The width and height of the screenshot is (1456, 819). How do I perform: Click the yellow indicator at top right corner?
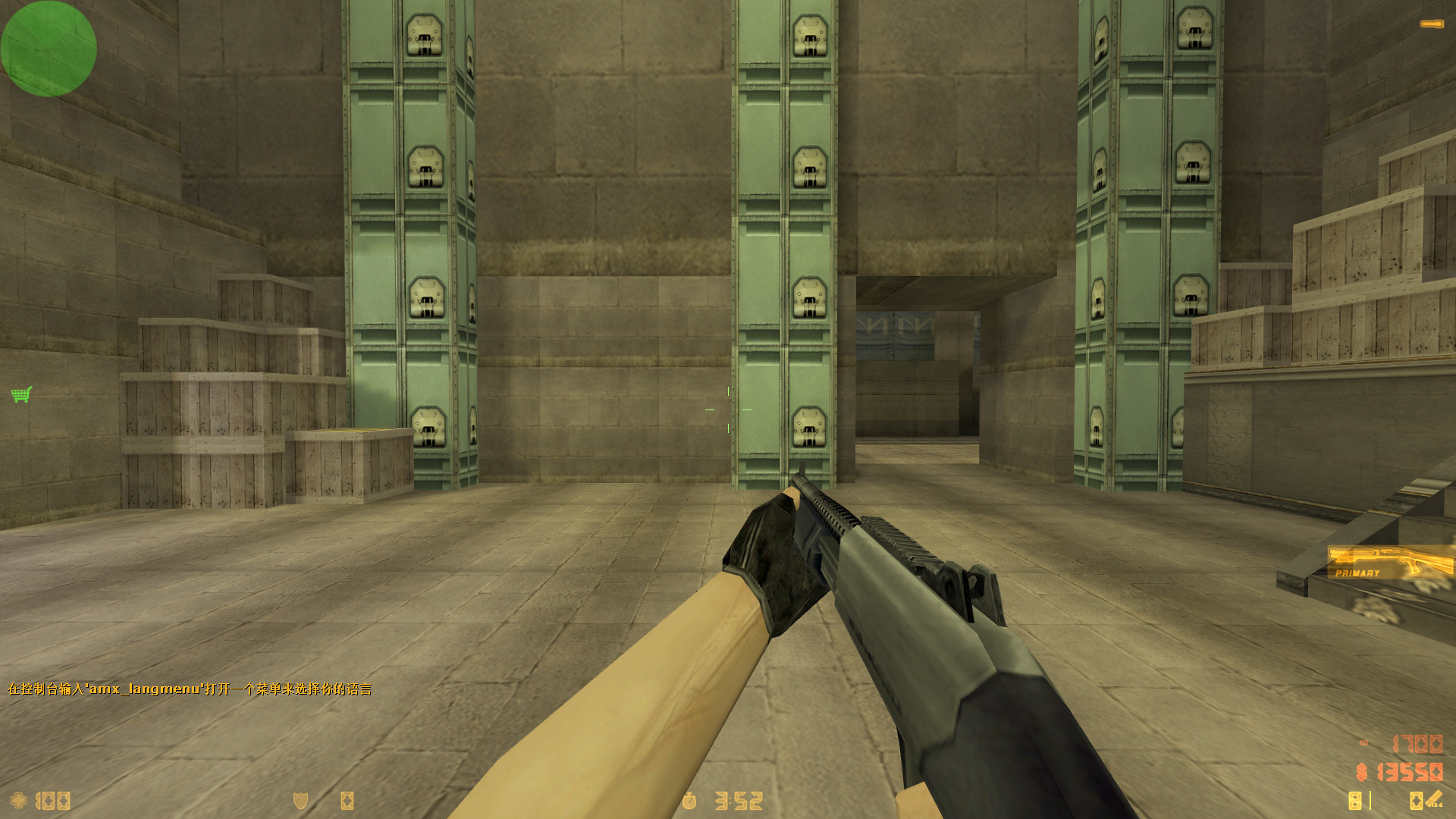click(x=1434, y=23)
